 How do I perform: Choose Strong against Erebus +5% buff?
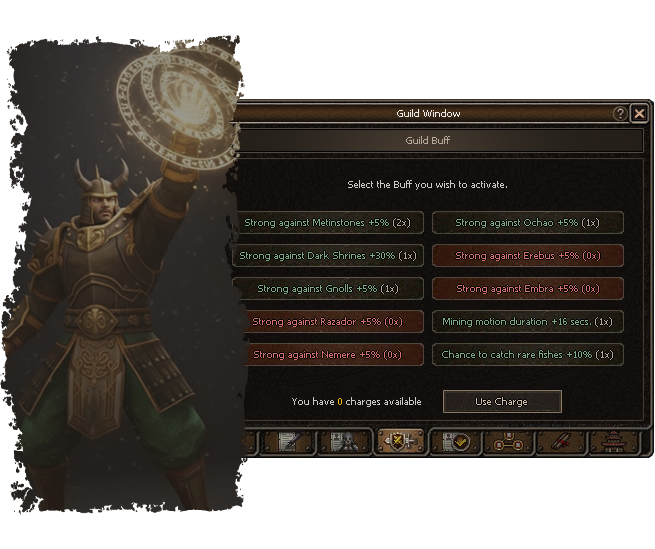[527, 255]
